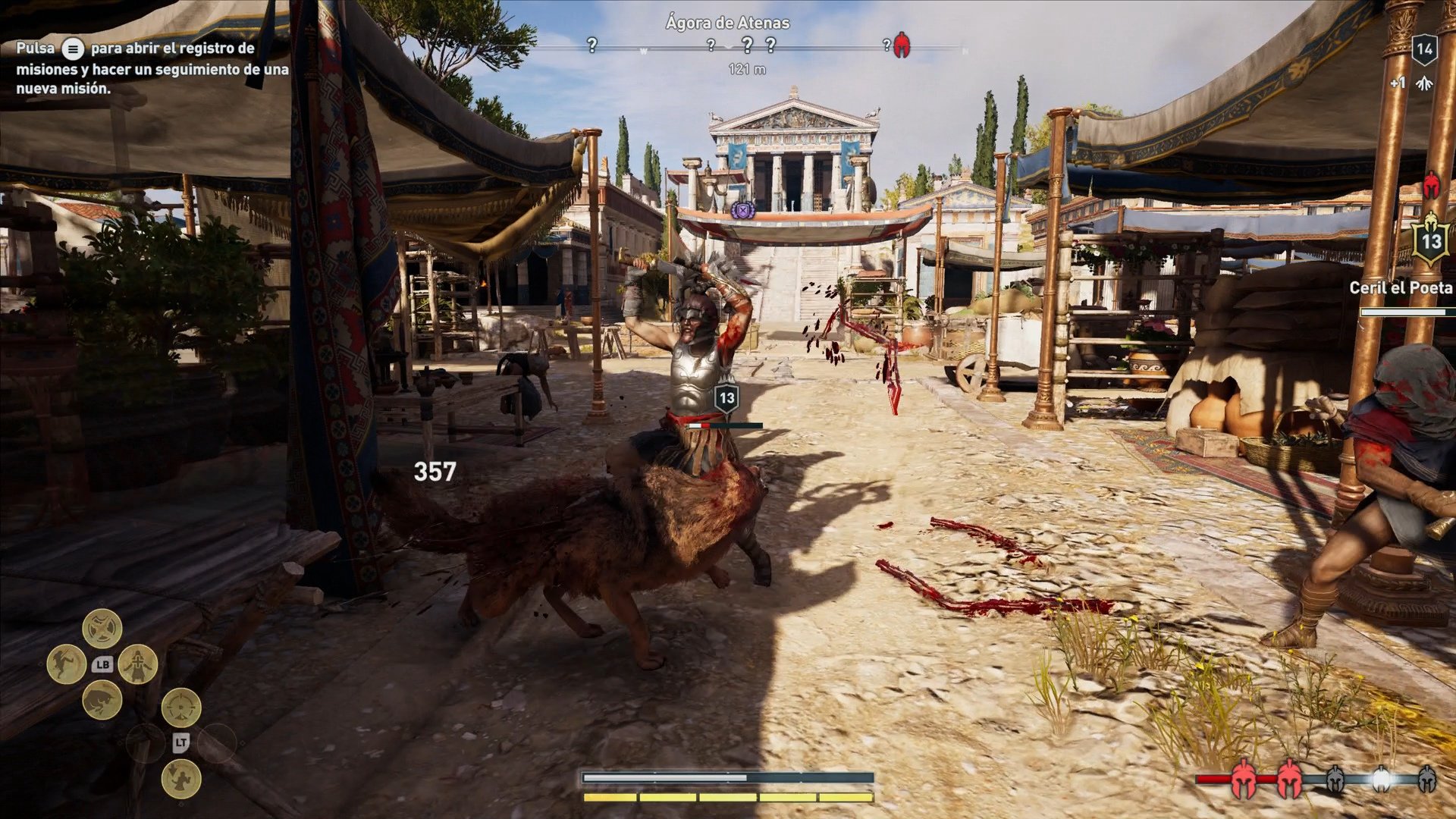This screenshot has height=819, width=1456.
Task: Select the Bull Charge ability icon
Action: click(x=102, y=702)
